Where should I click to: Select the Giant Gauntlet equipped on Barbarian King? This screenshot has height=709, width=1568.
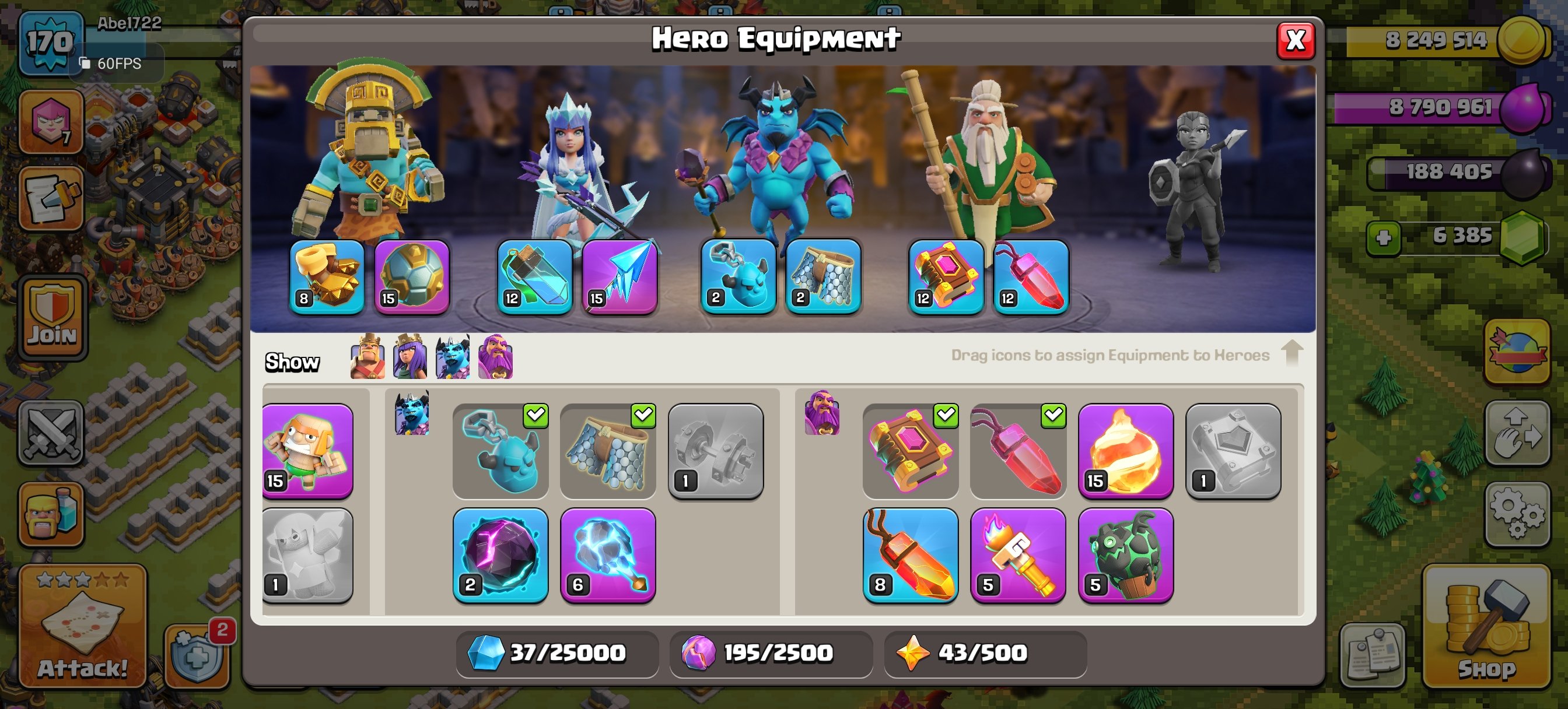328,277
